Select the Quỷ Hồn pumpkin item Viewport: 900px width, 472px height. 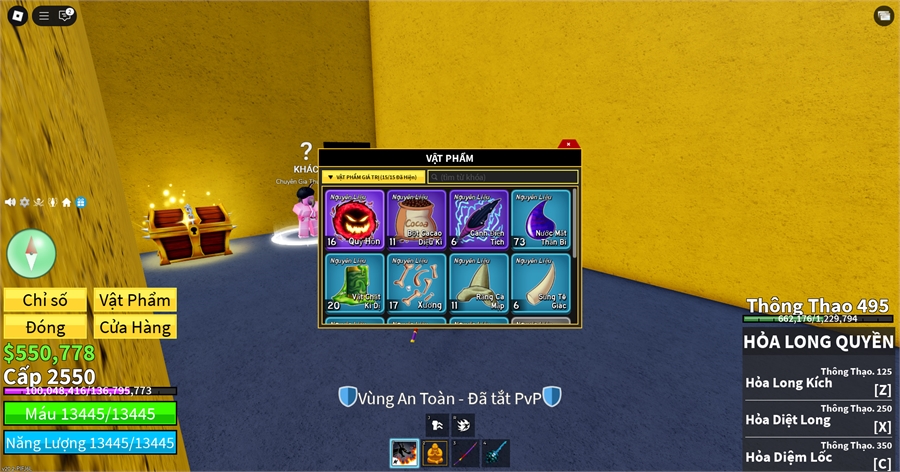pyautogui.click(x=354, y=219)
